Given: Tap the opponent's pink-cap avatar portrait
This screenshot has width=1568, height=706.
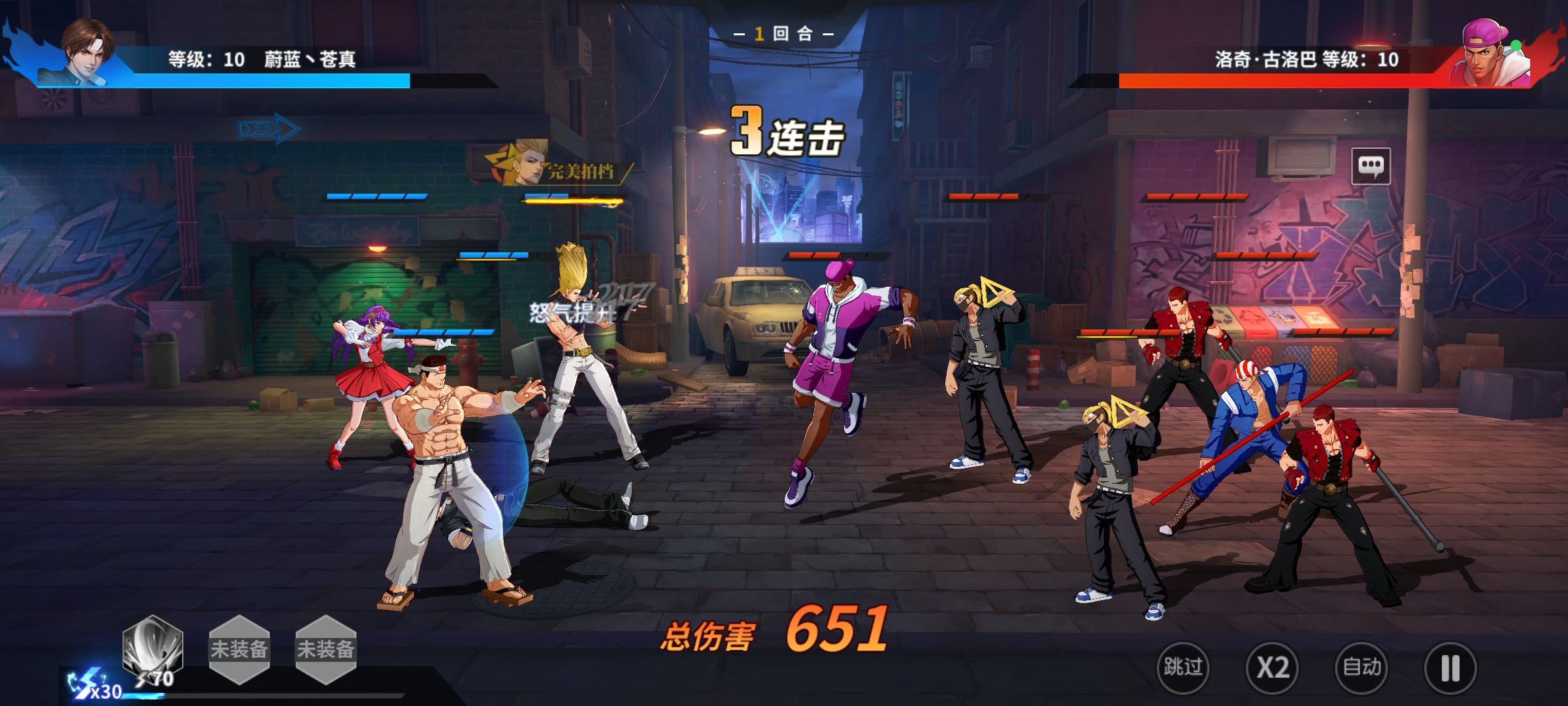Looking at the screenshot, I should tap(1490, 54).
